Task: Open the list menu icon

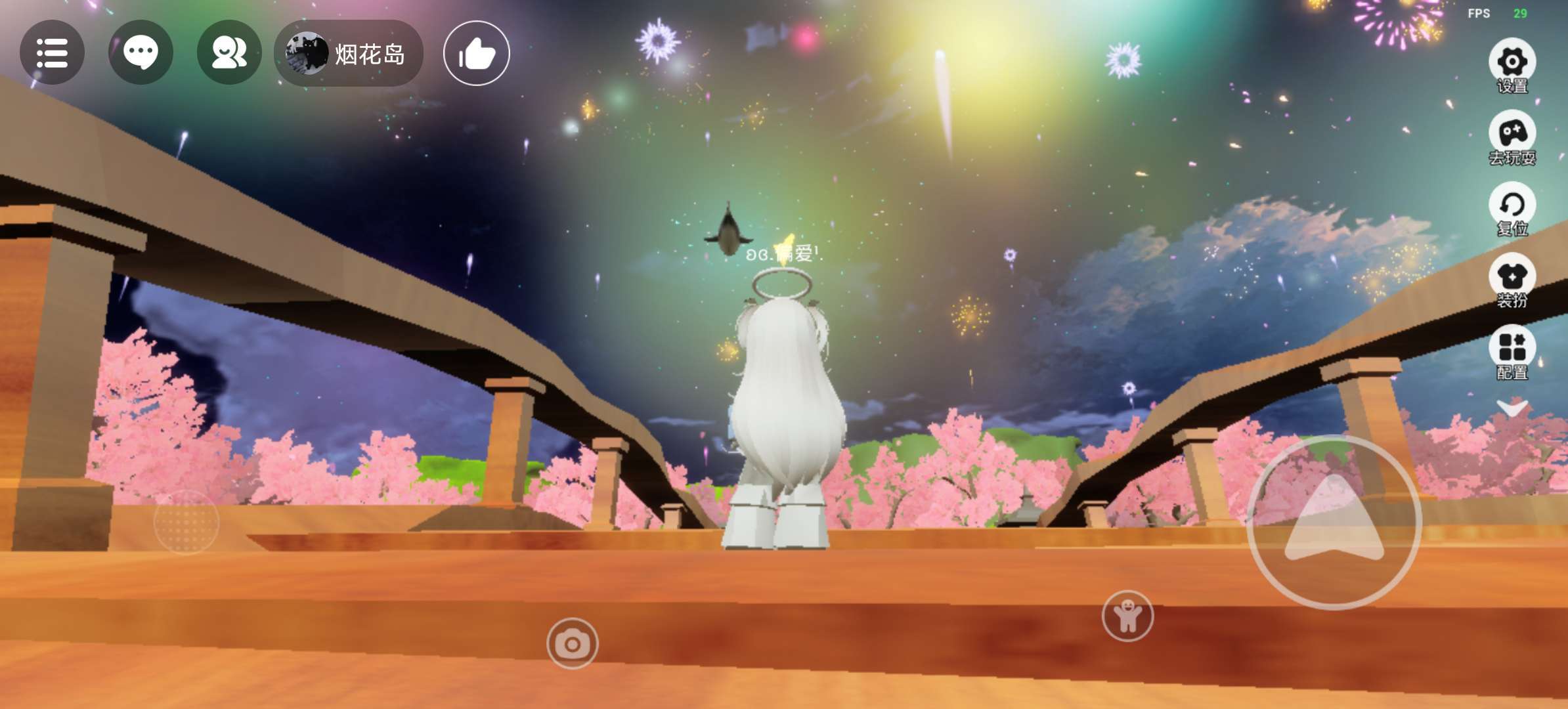Action: pos(52,53)
